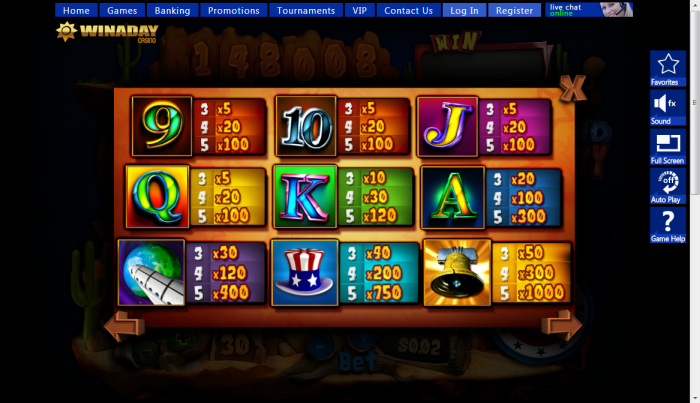Open Game Help
700x403 pixels.
666,225
